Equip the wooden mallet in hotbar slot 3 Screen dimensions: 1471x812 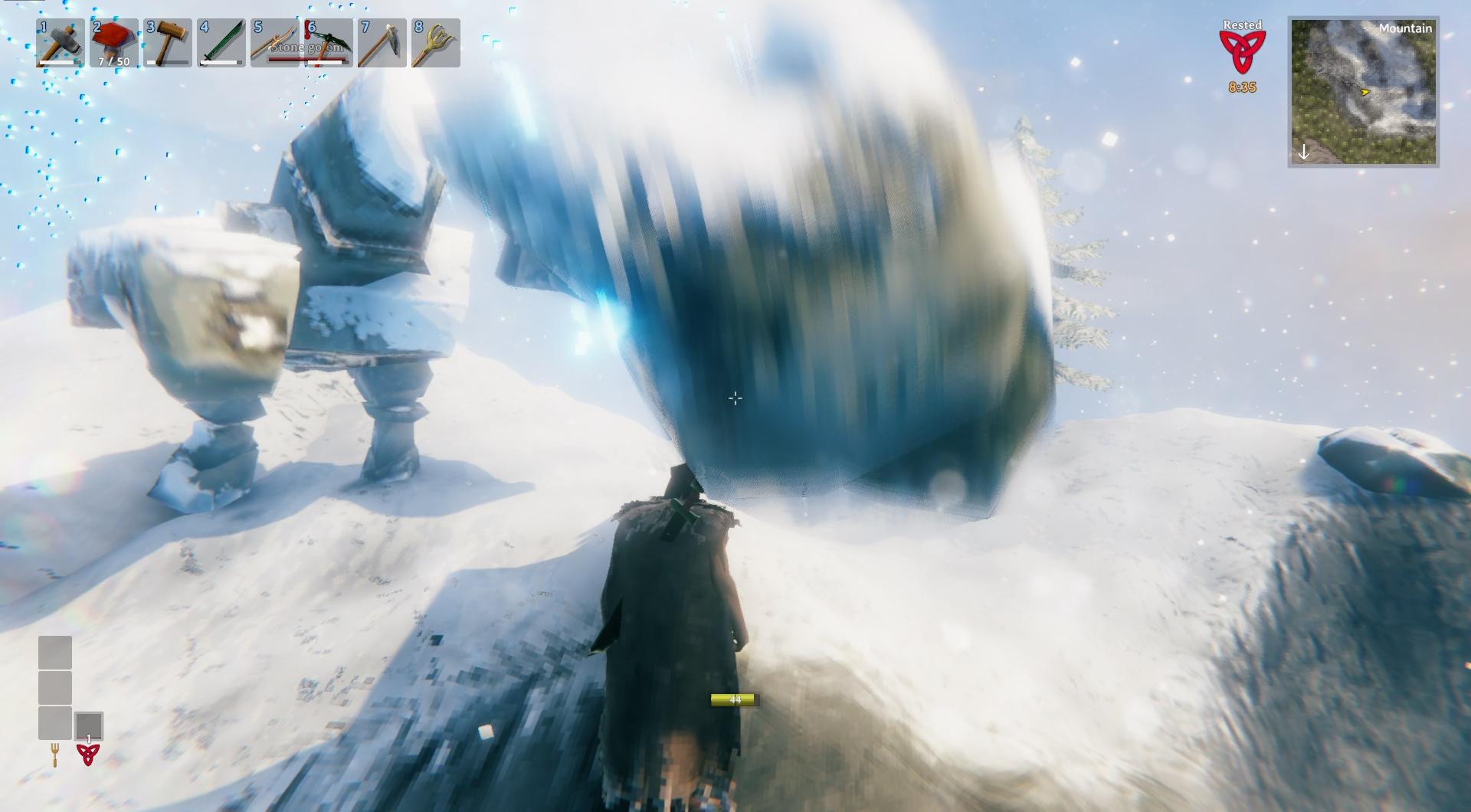coord(167,43)
